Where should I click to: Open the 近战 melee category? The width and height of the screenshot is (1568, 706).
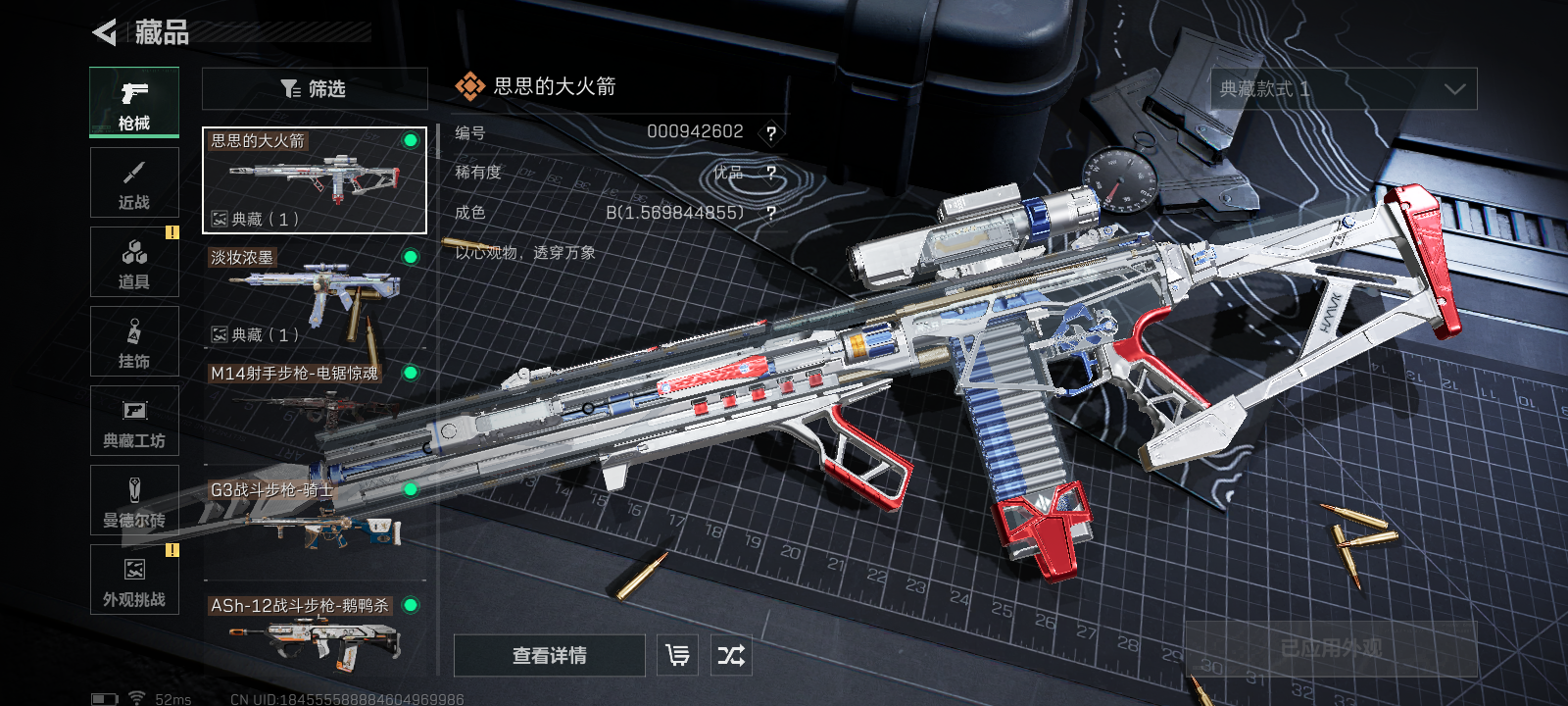pos(134,182)
